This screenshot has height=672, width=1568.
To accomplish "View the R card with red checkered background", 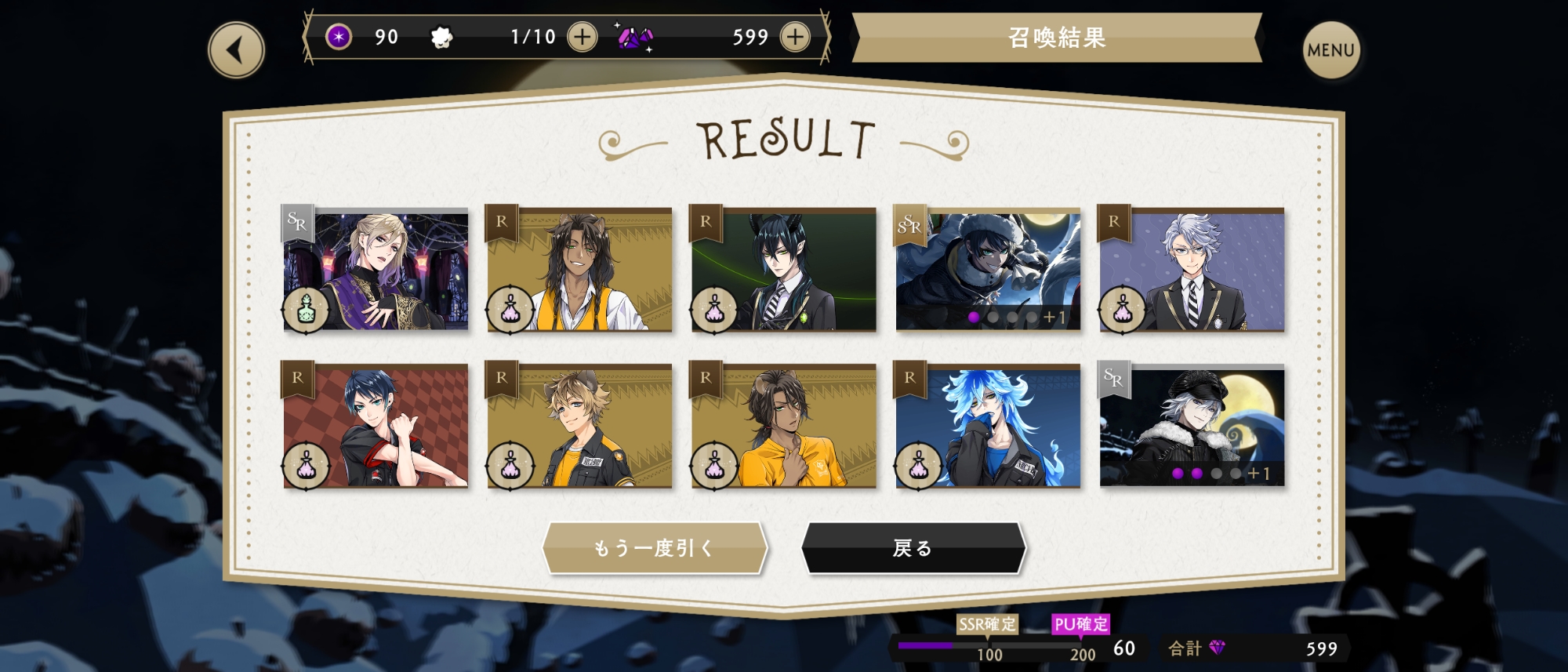I will 376,426.
